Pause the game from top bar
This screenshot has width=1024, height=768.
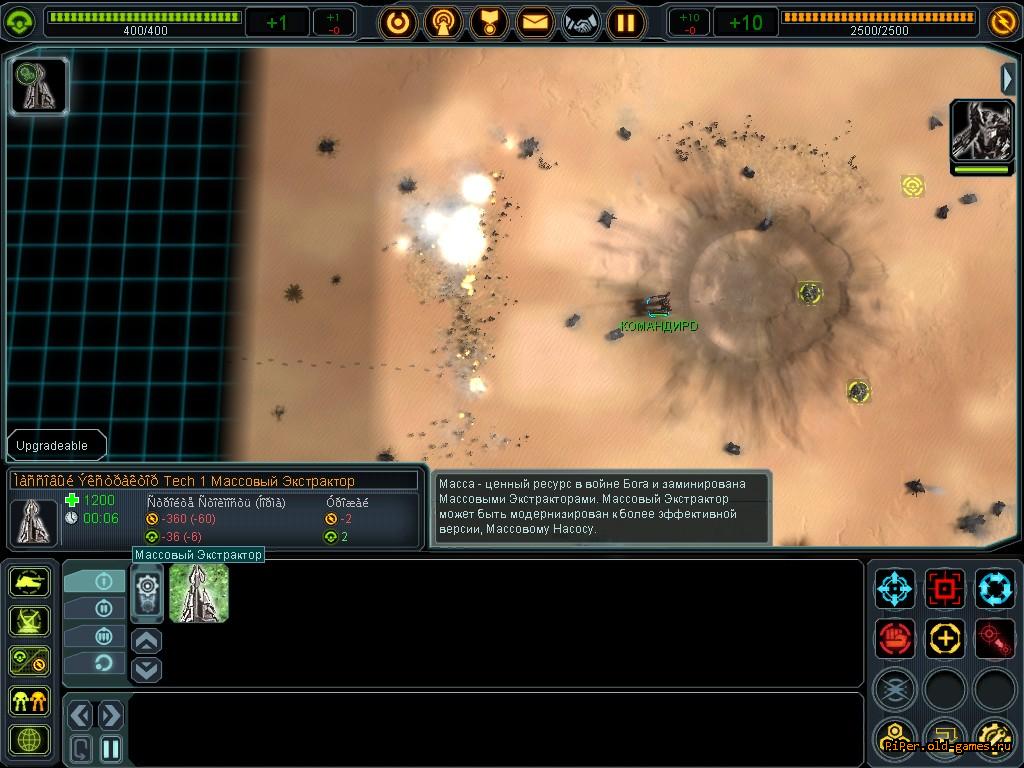pyautogui.click(x=626, y=21)
